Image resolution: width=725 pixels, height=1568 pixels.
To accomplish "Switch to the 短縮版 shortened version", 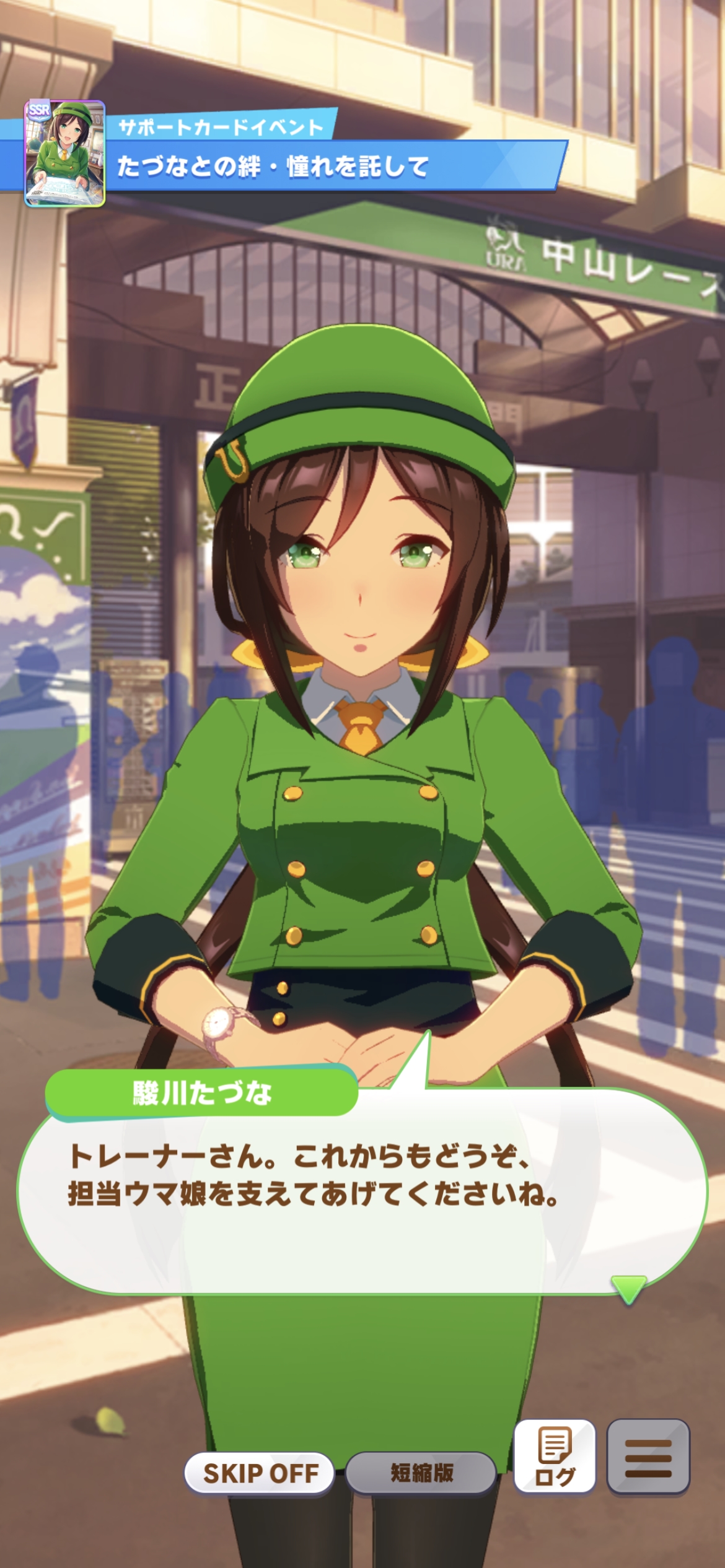I will tap(421, 1473).
